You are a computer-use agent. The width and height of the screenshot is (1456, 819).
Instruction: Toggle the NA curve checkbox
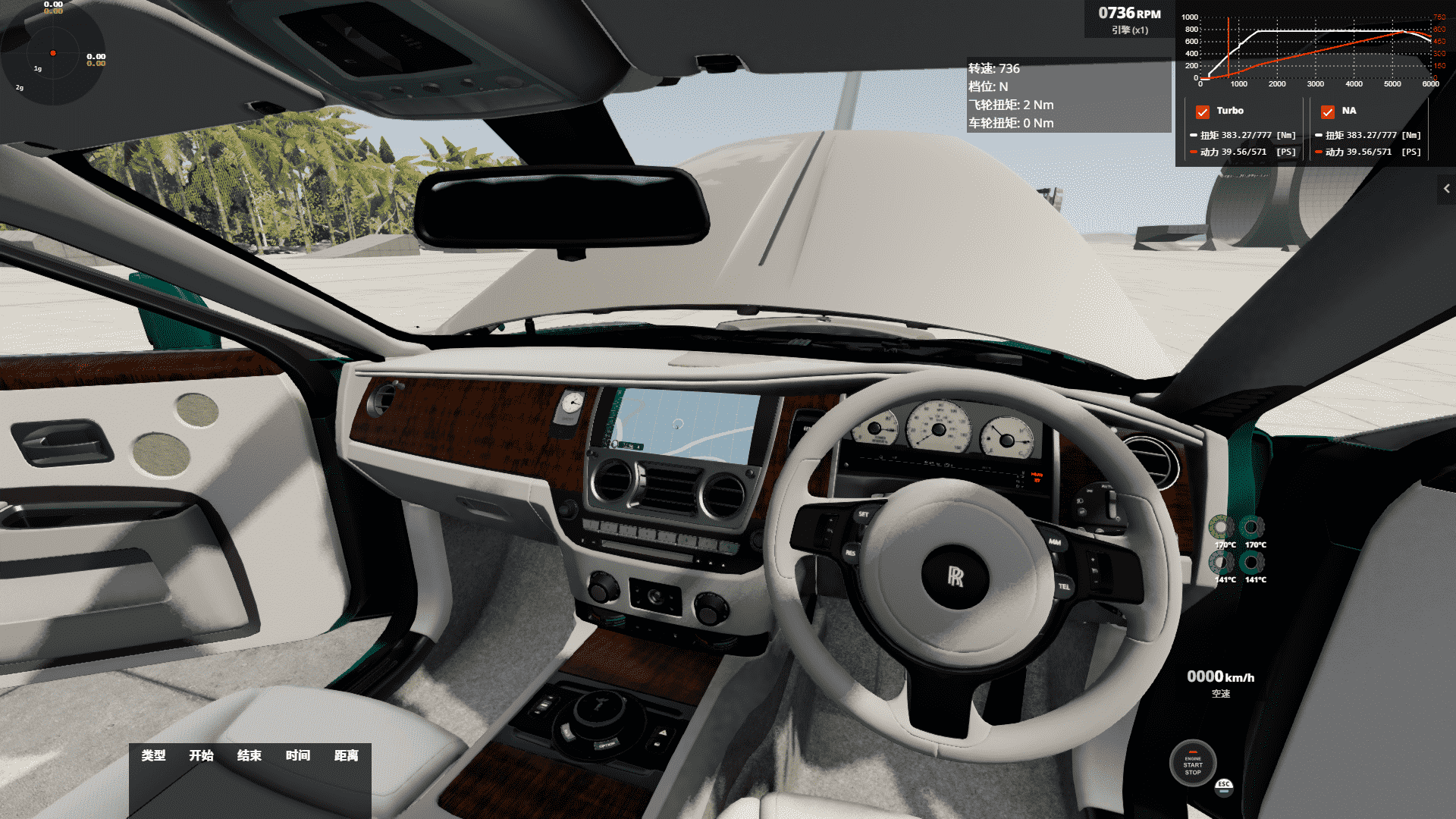point(1328,111)
